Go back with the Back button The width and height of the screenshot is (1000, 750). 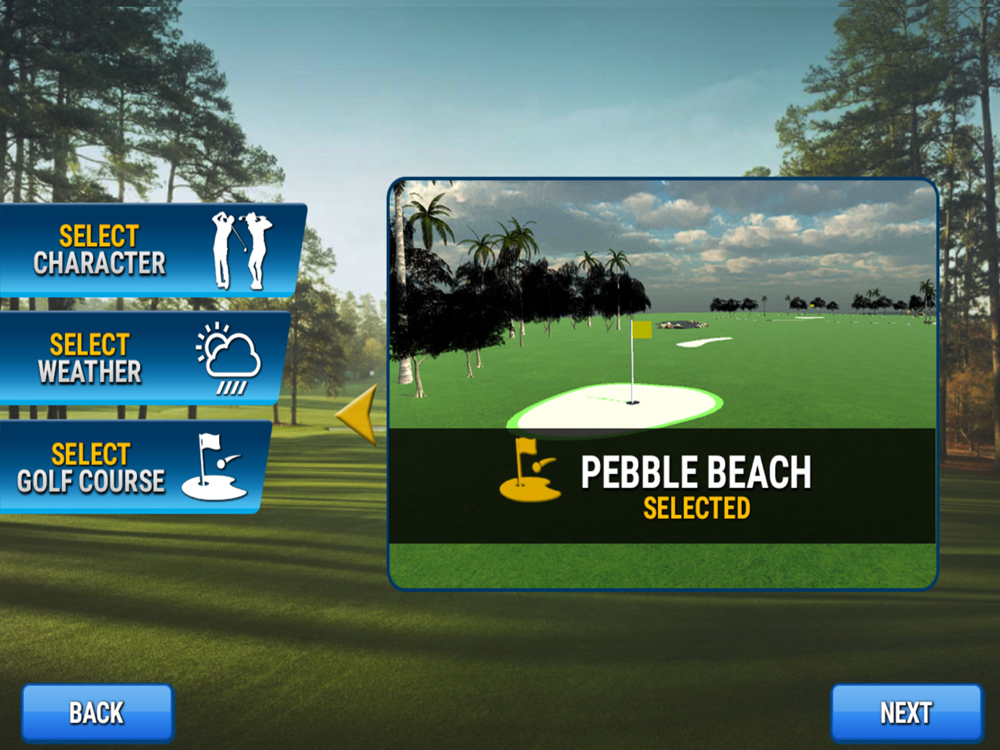click(x=97, y=713)
